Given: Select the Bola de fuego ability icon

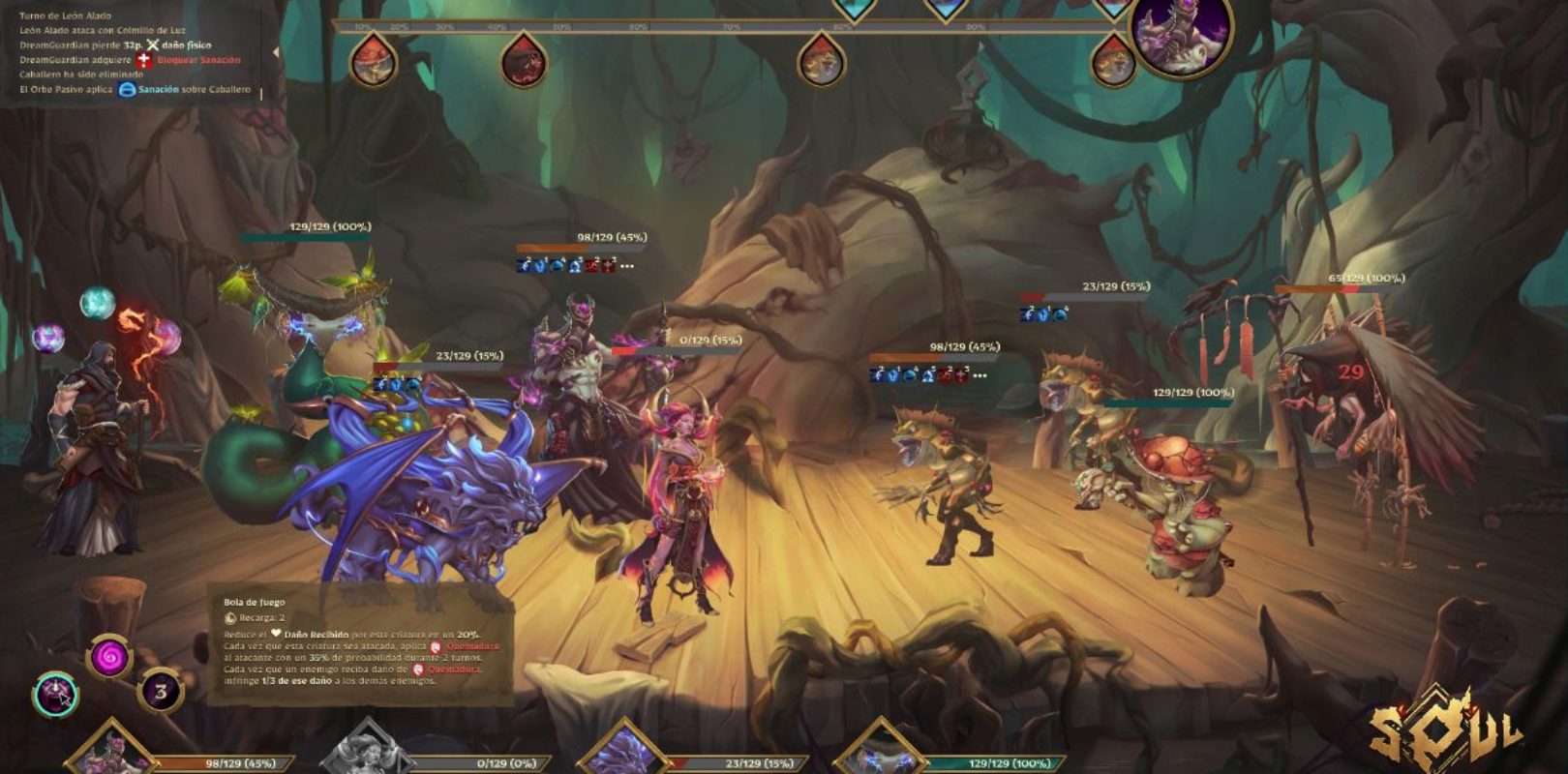Looking at the screenshot, I should (x=54, y=691).
